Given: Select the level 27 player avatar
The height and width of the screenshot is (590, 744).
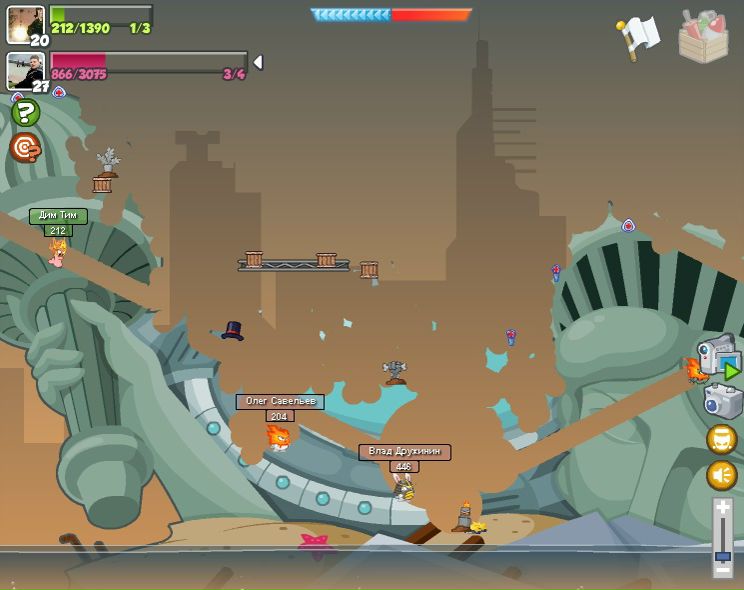Looking at the screenshot, I should point(25,71).
